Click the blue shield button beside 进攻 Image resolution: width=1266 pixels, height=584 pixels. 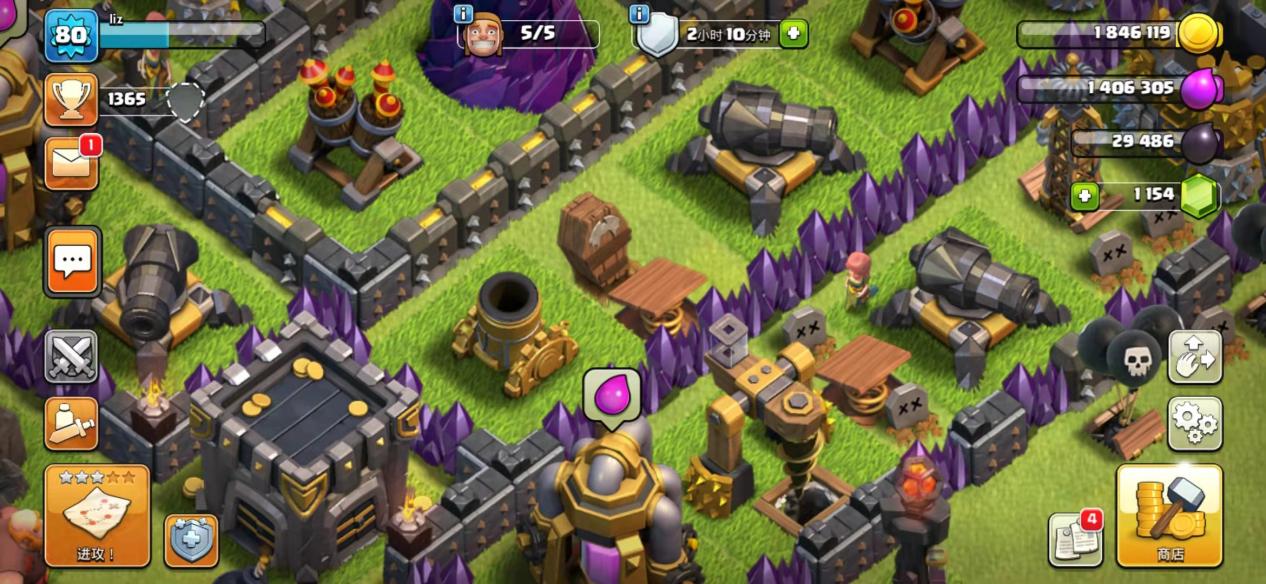pos(190,541)
